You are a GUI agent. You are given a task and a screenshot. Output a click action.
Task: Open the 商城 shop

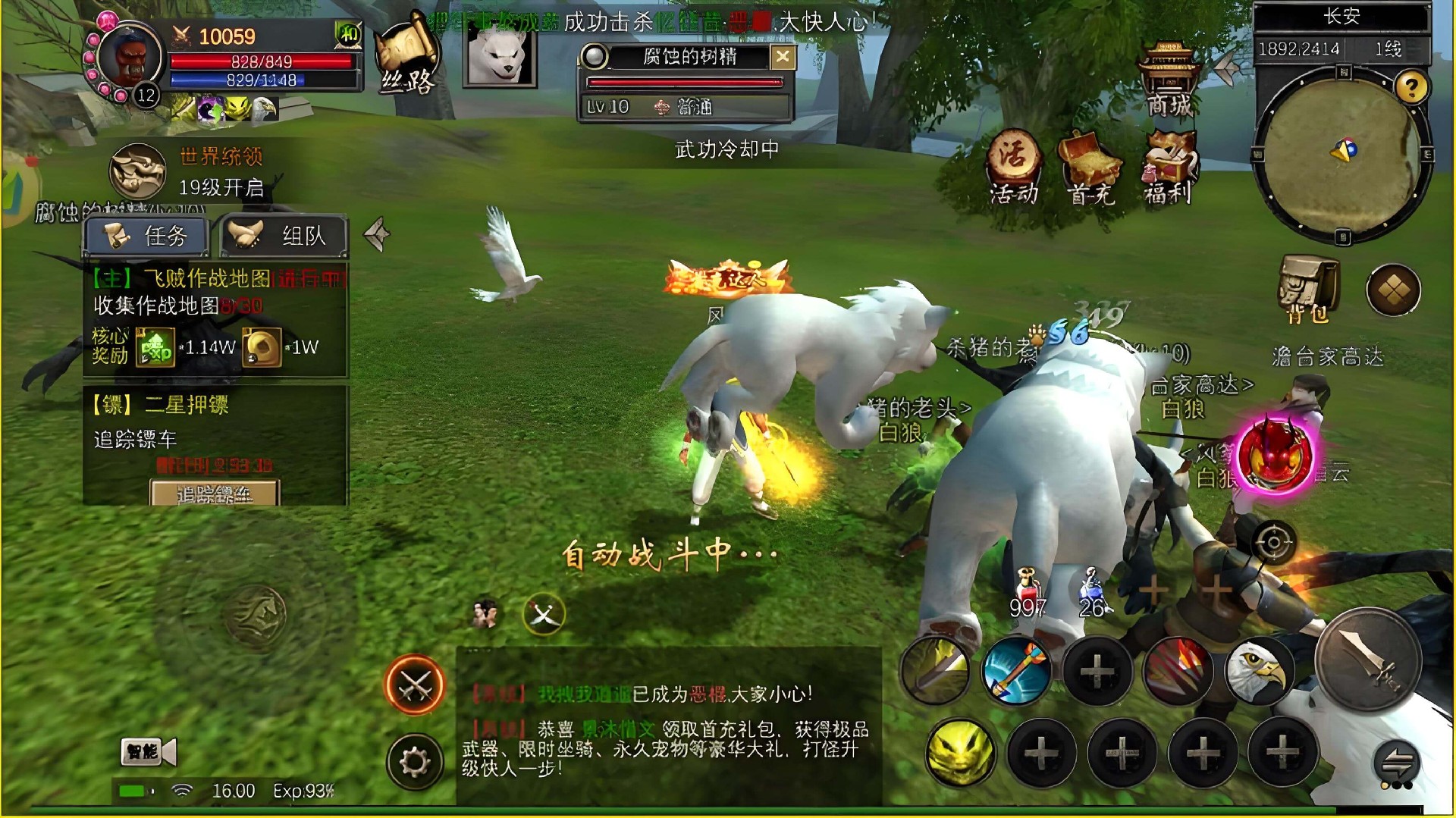pyautogui.click(x=1169, y=80)
